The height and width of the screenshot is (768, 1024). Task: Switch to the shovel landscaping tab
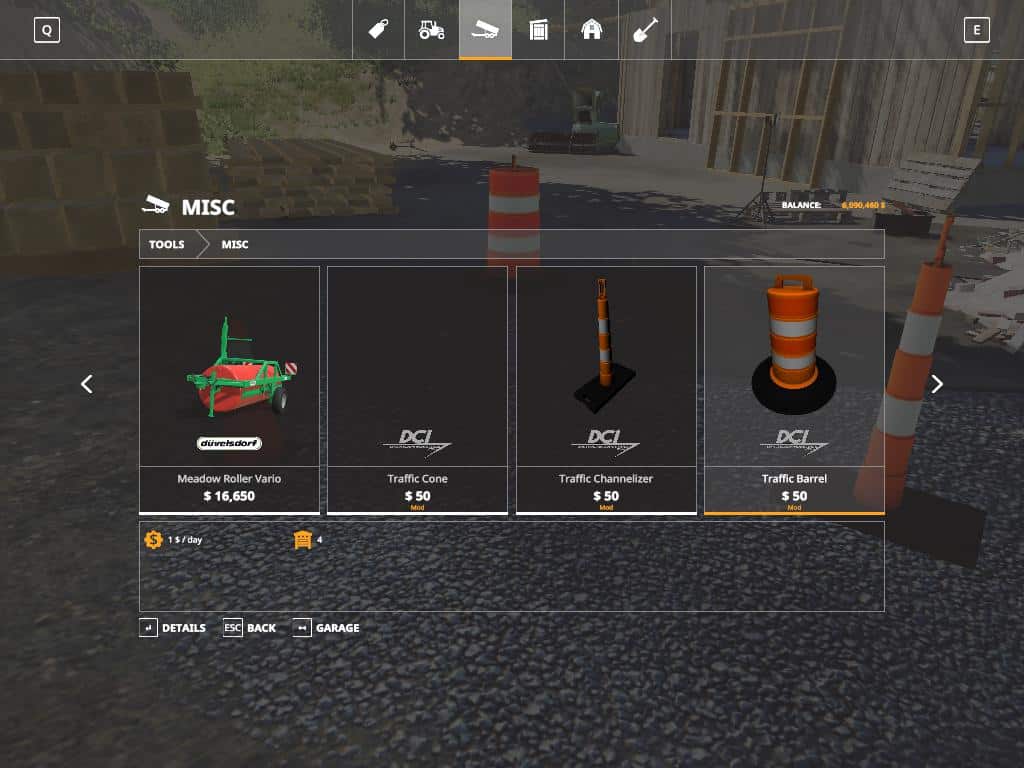(645, 29)
